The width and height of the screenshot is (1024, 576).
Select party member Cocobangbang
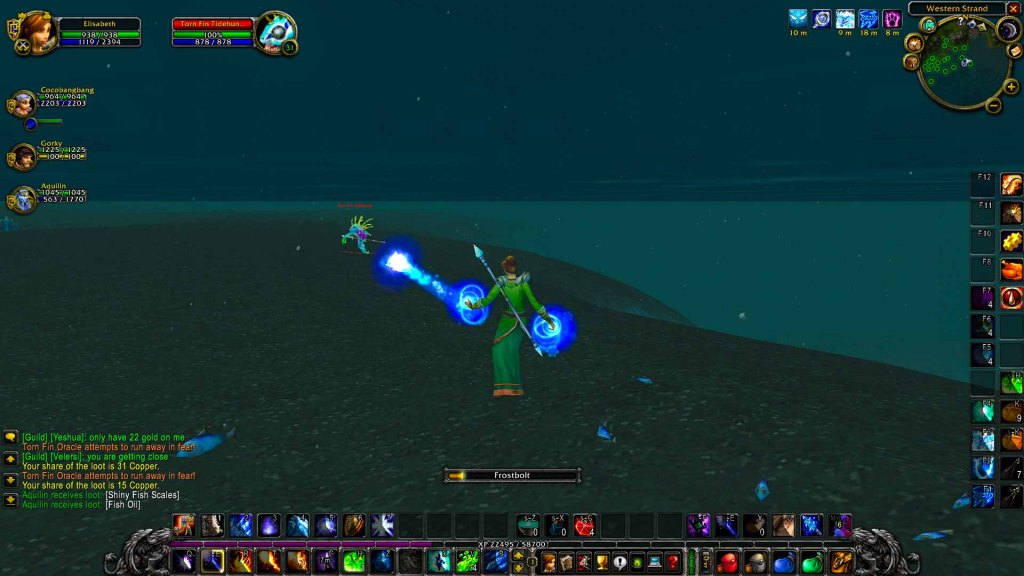(x=23, y=104)
